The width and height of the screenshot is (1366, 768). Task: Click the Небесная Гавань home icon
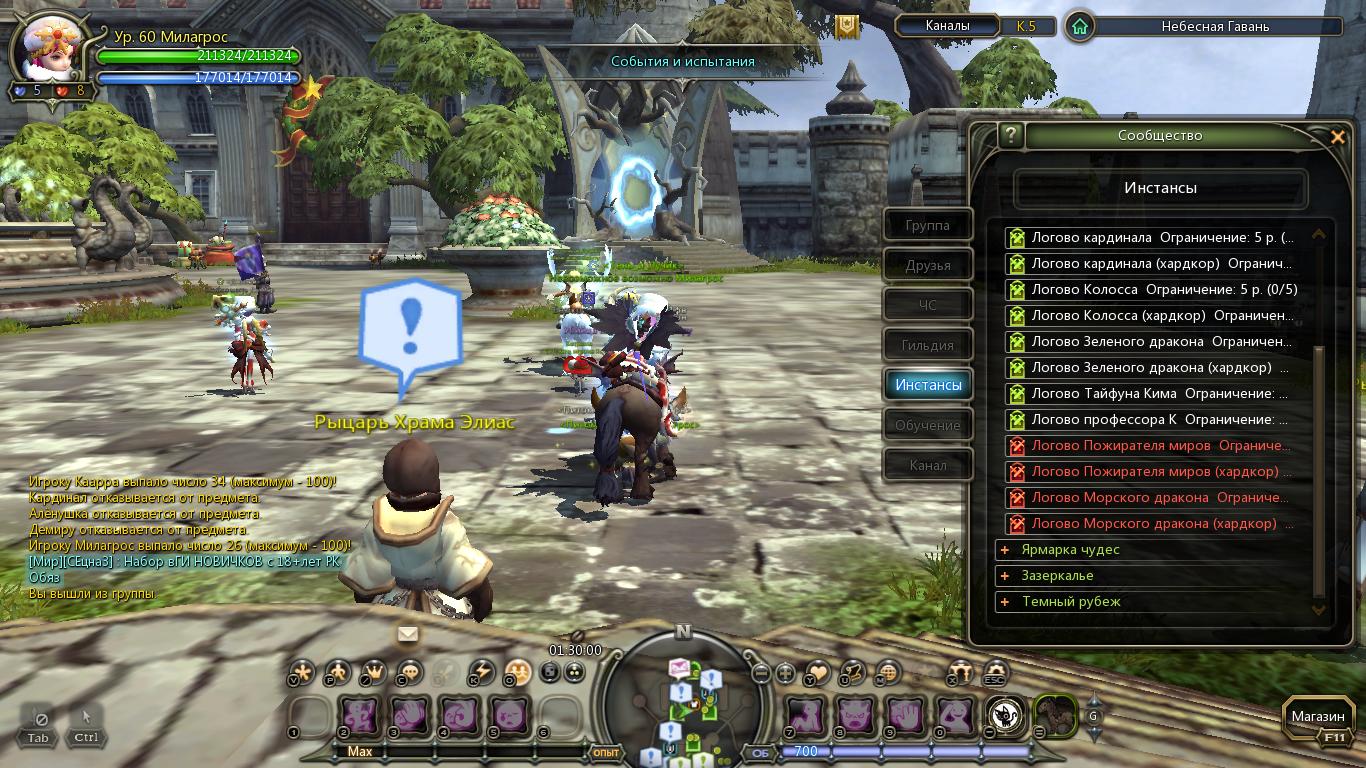1079,27
